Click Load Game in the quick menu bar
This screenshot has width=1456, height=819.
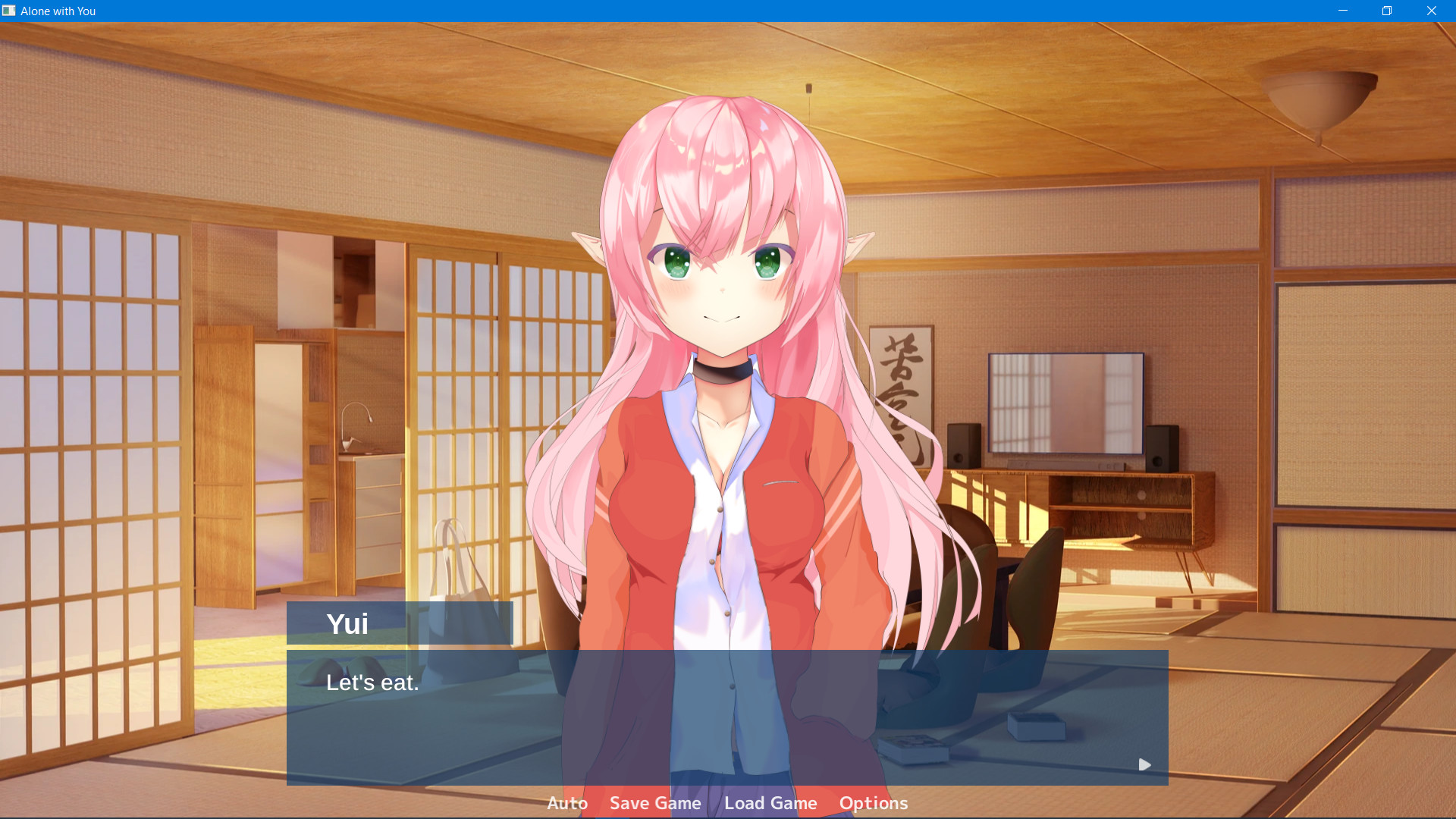click(x=770, y=803)
